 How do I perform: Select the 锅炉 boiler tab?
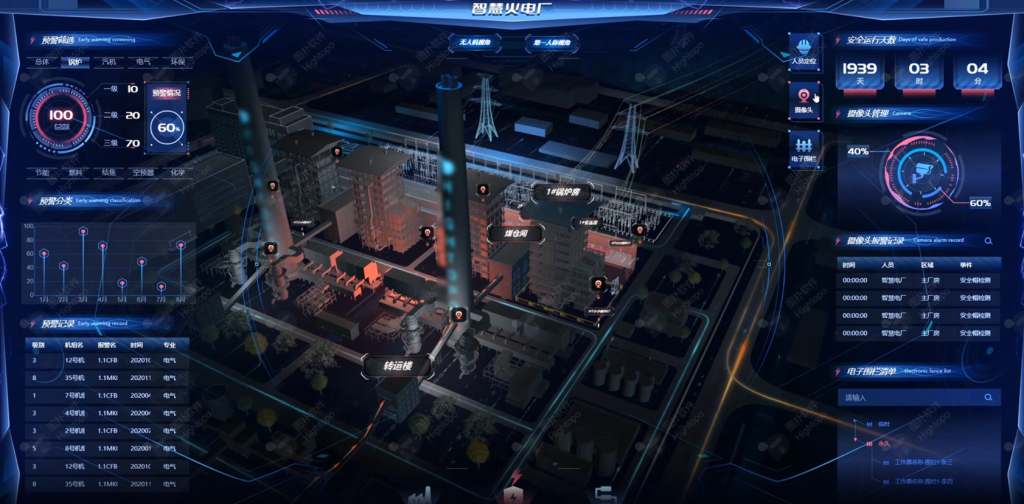(75, 62)
